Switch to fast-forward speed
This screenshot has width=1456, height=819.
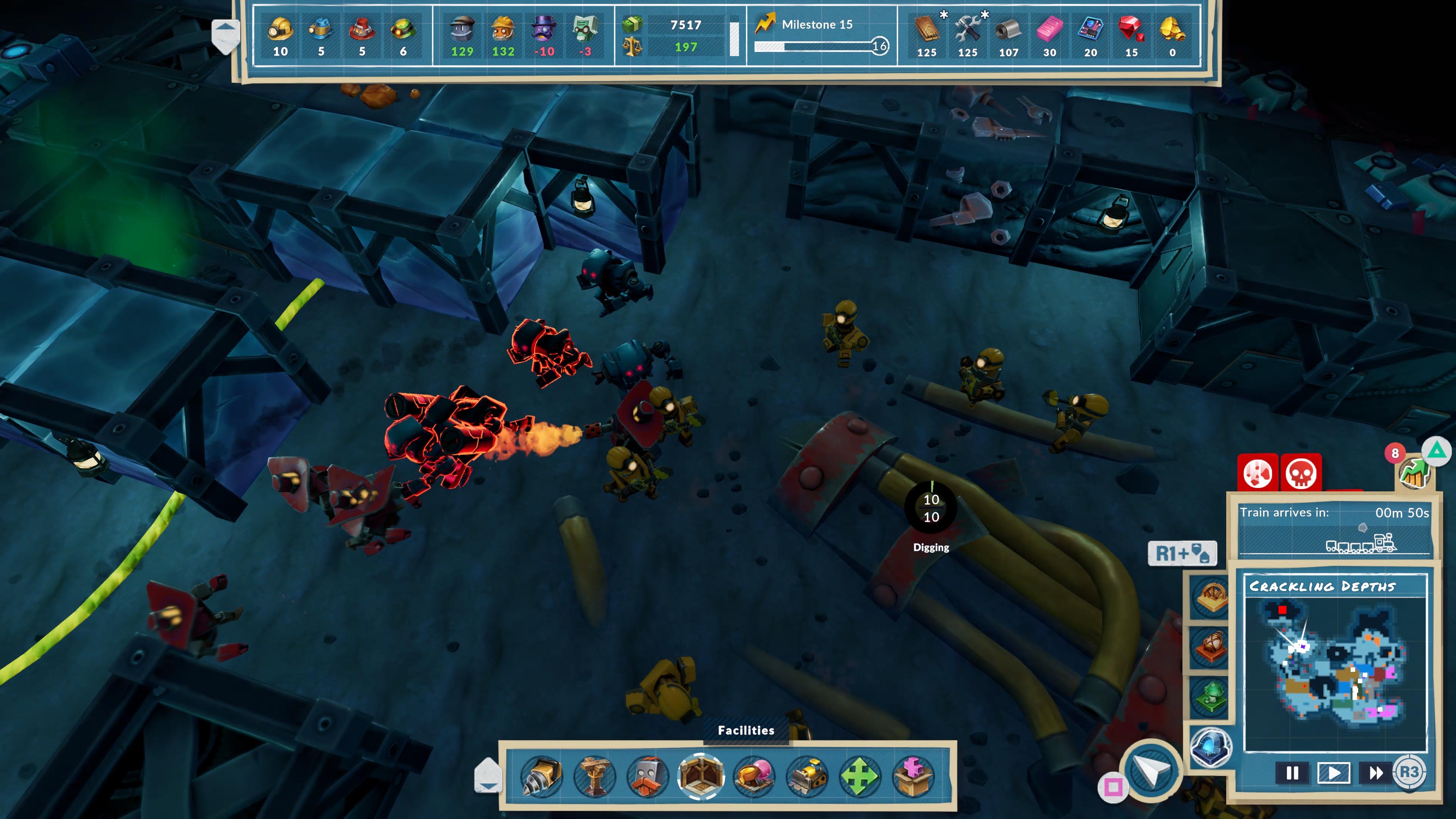pyautogui.click(x=1376, y=773)
